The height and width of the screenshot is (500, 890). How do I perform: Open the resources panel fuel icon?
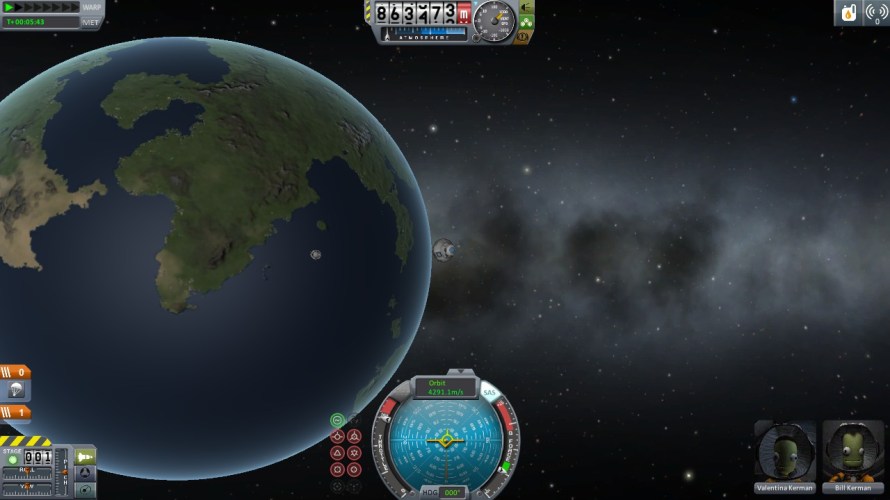click(x=849, y=13)
